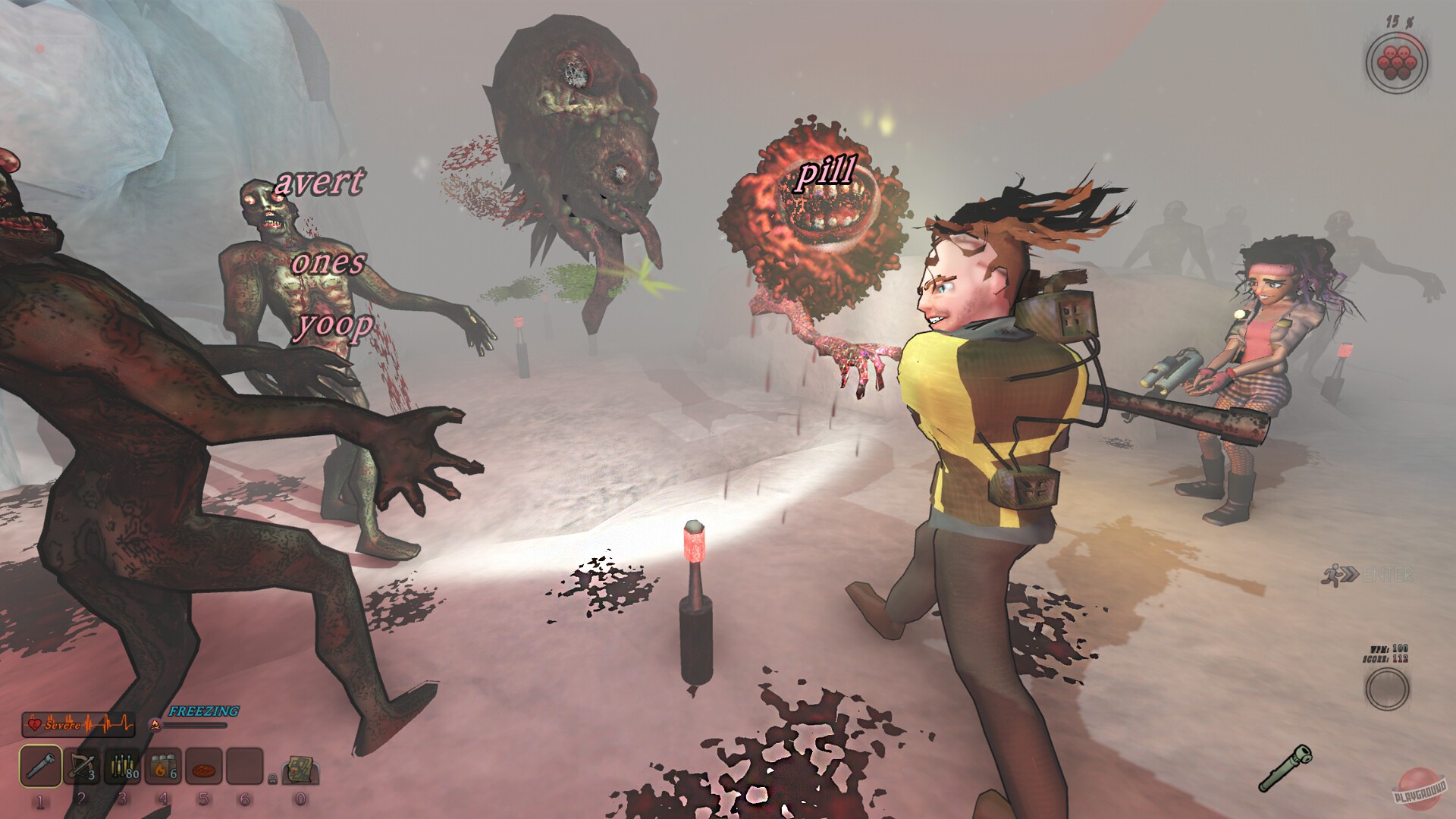Click the PLAYGROUND logo watermark
This screenshot has height=819, width=1456.
pyautogui.click(x=1420, y=789)
